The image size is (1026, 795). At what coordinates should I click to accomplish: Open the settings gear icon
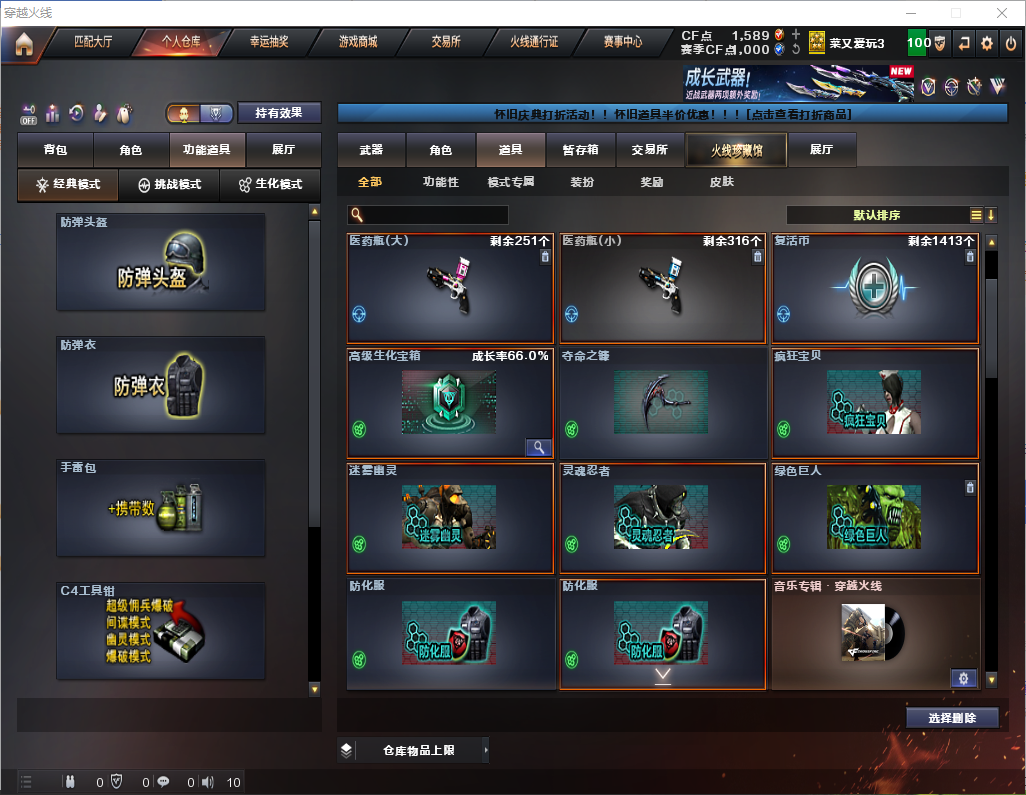coord(987,43)
